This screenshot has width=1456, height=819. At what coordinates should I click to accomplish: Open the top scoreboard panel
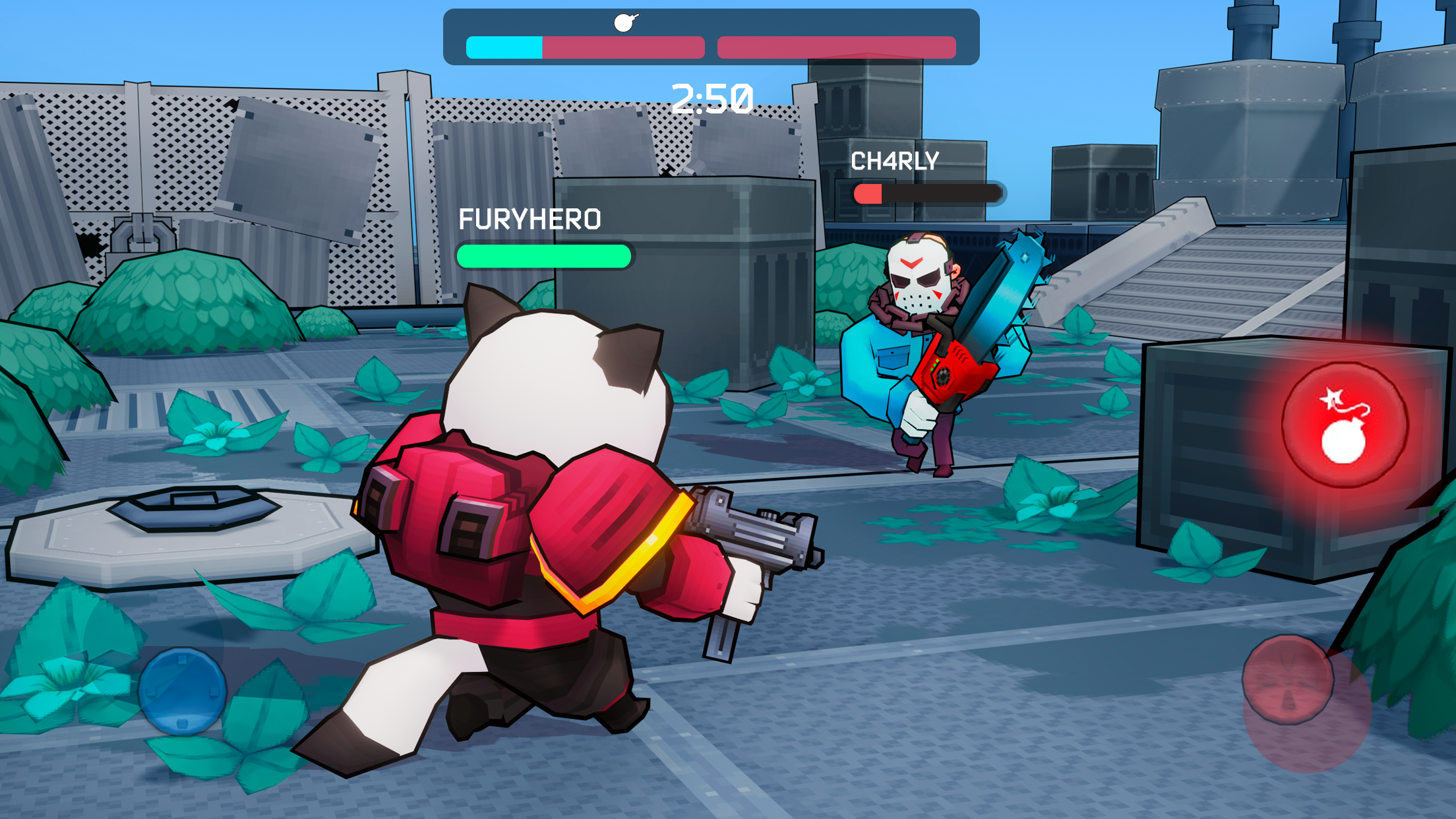point(712,36)
